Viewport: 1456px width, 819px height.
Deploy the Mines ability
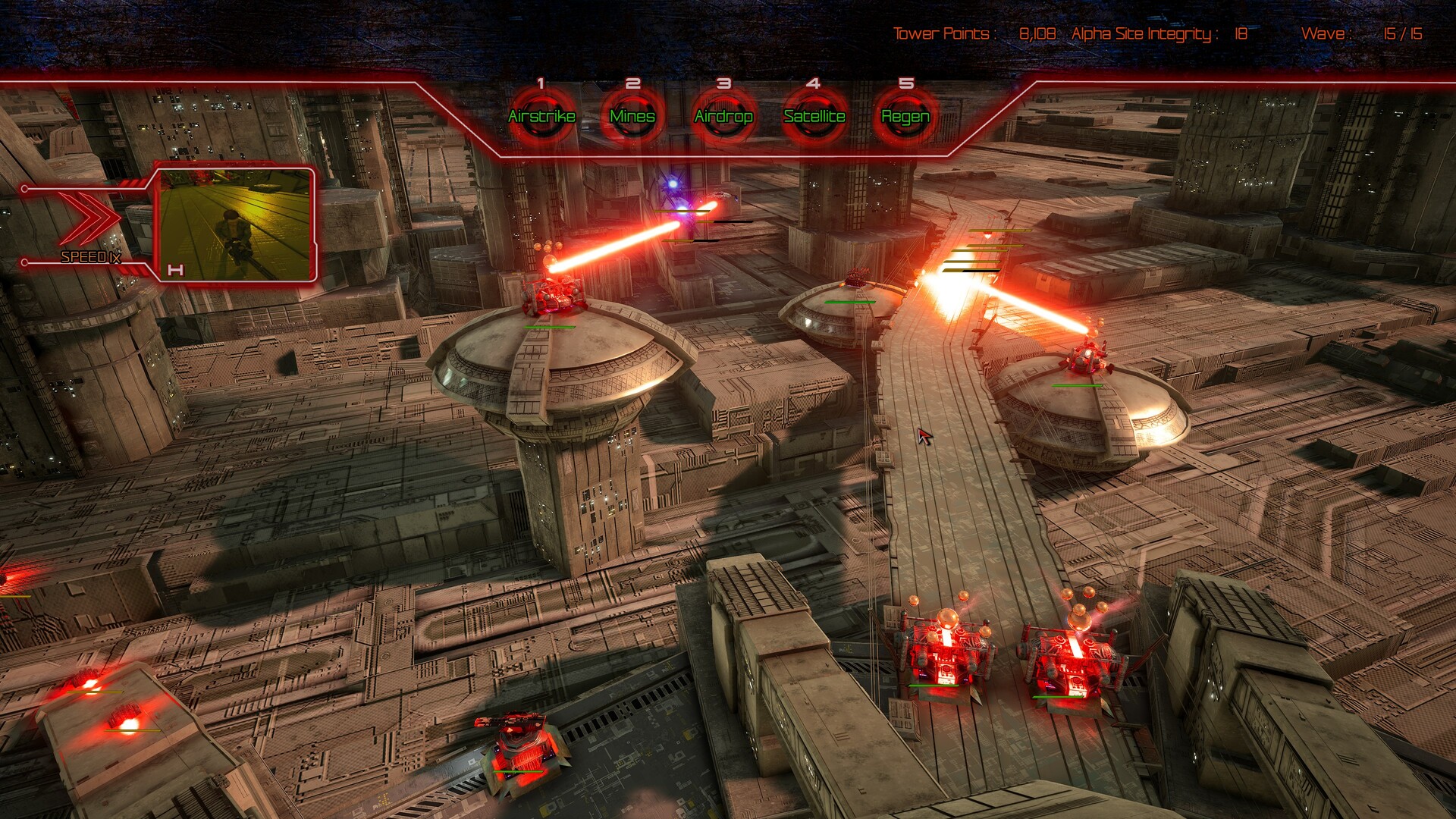632,117
